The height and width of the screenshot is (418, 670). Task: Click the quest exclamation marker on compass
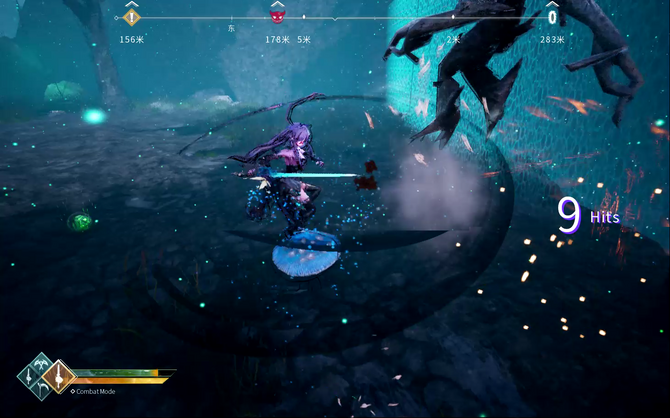point(132,16)
